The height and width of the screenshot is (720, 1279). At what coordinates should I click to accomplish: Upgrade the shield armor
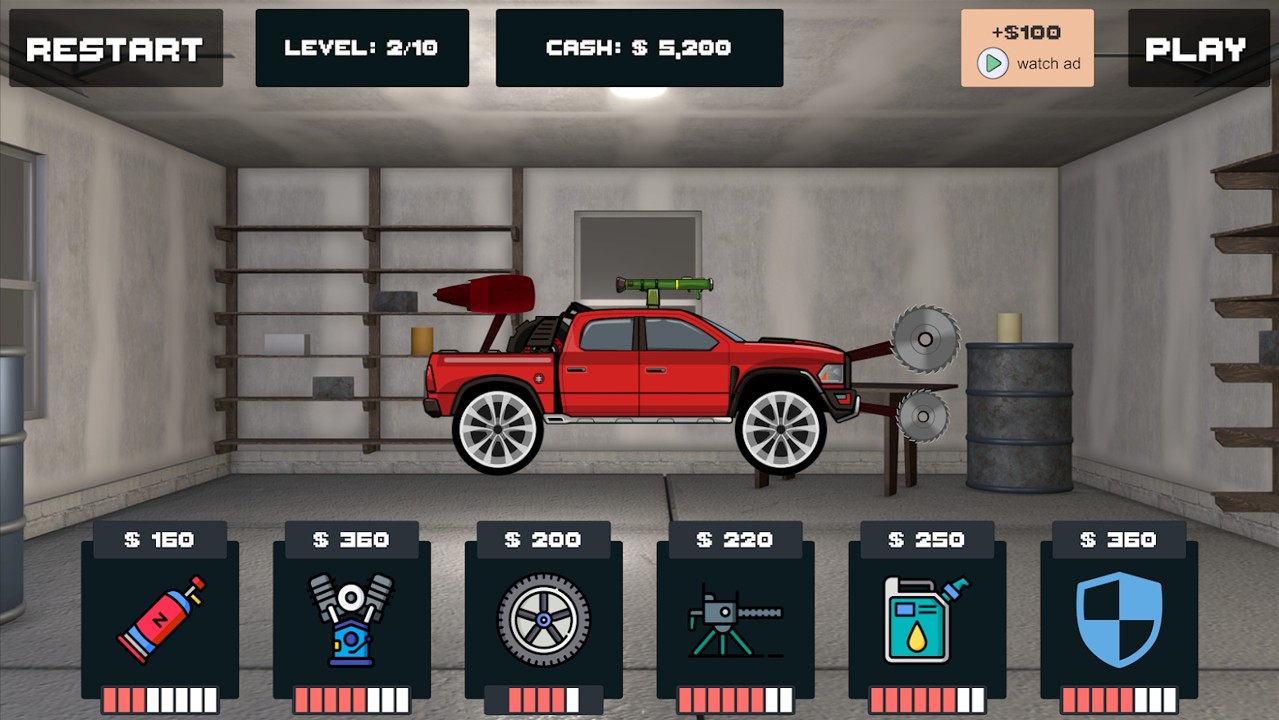click(1119, 619)
